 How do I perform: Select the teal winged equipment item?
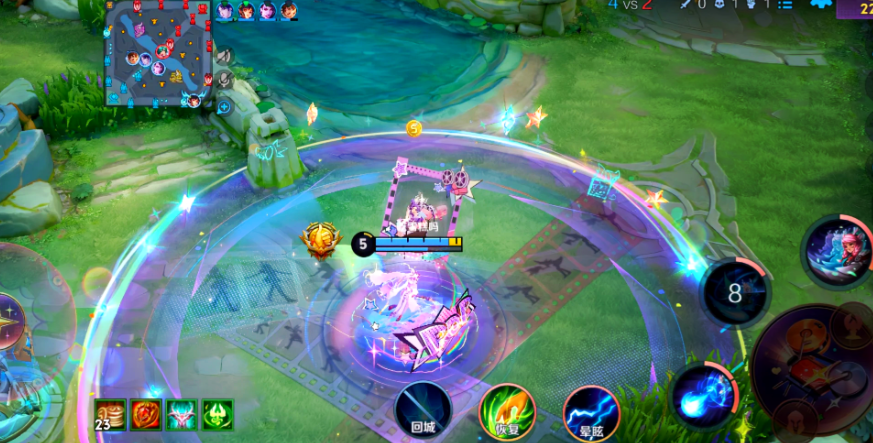coord(182,414)
